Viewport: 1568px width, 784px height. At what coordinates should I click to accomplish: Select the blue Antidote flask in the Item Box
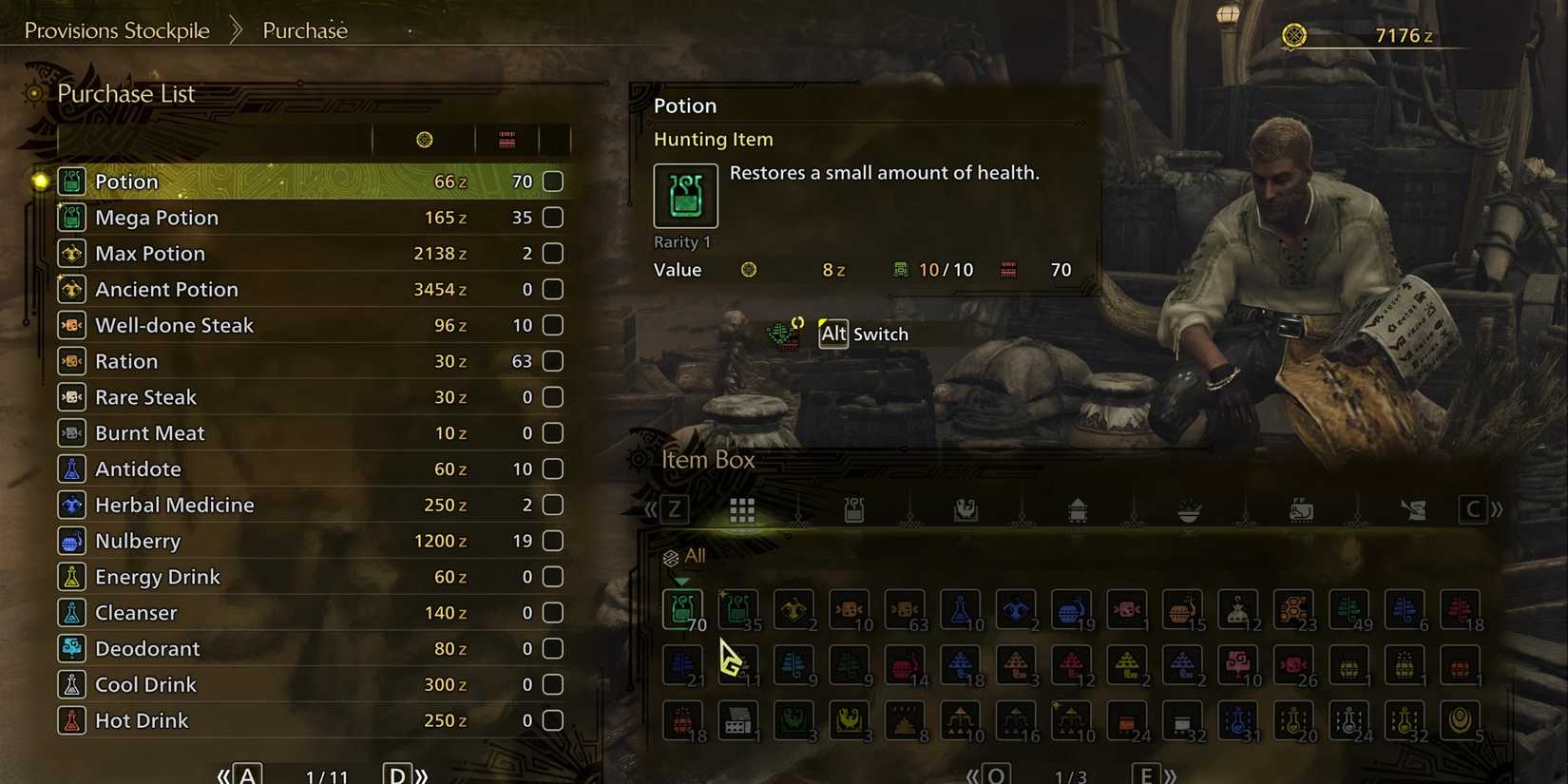[x=961, y=610]
